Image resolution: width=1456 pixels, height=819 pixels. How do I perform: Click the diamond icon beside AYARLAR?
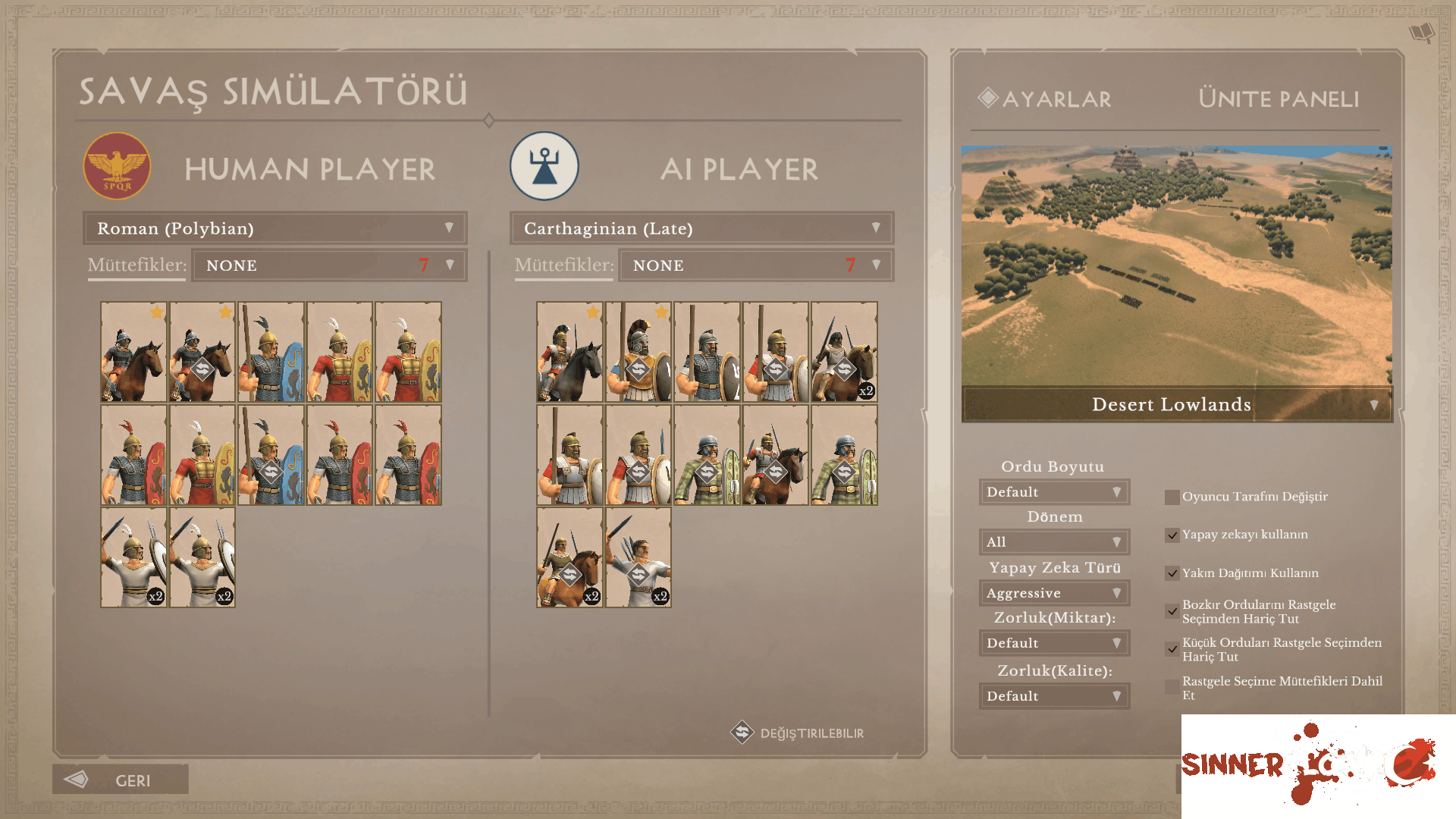point(987,98)
